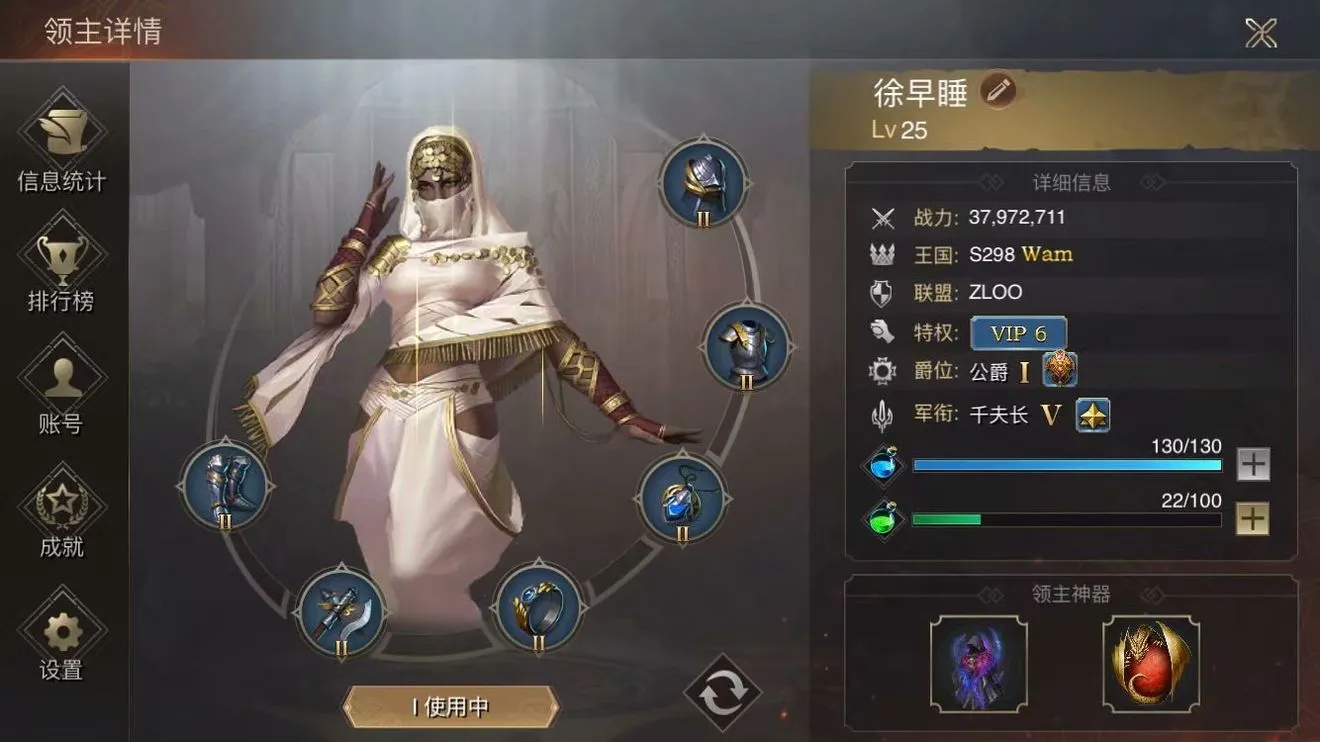
Task: Click the green 22/100 progress bar
Action: click(1065, 519)
